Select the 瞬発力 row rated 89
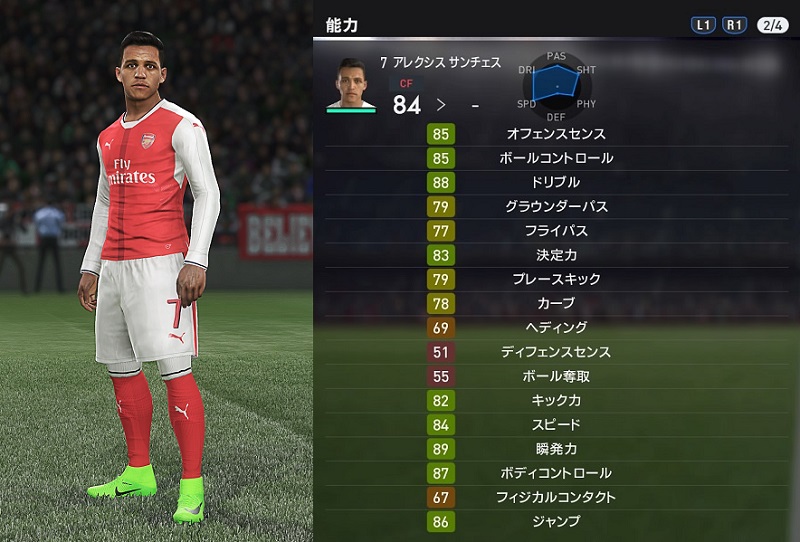Image resolution: width=800 pixels, height=542 pixels. click(x=555, y=448)
